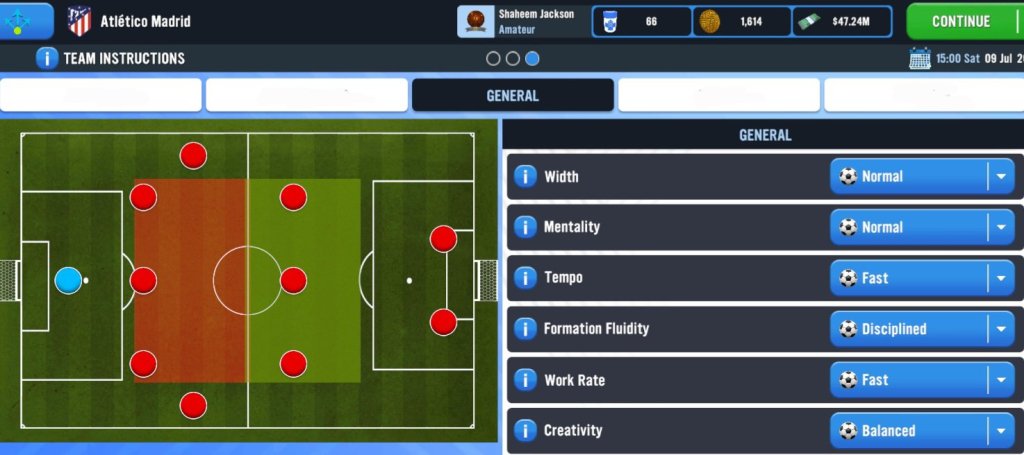
Task: Open the Width dropdown
Action: 921,177
